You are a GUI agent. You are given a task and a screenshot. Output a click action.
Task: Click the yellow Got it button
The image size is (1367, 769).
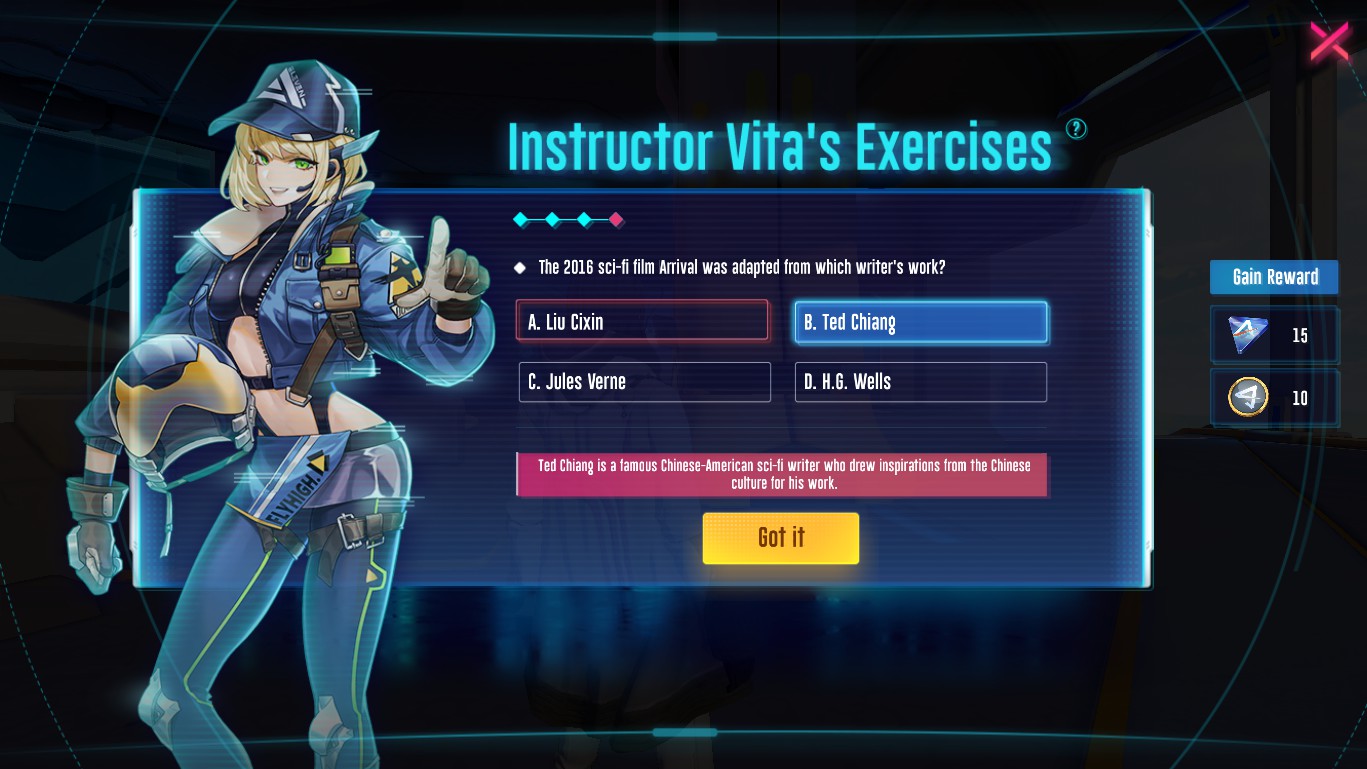coord(780,538)
